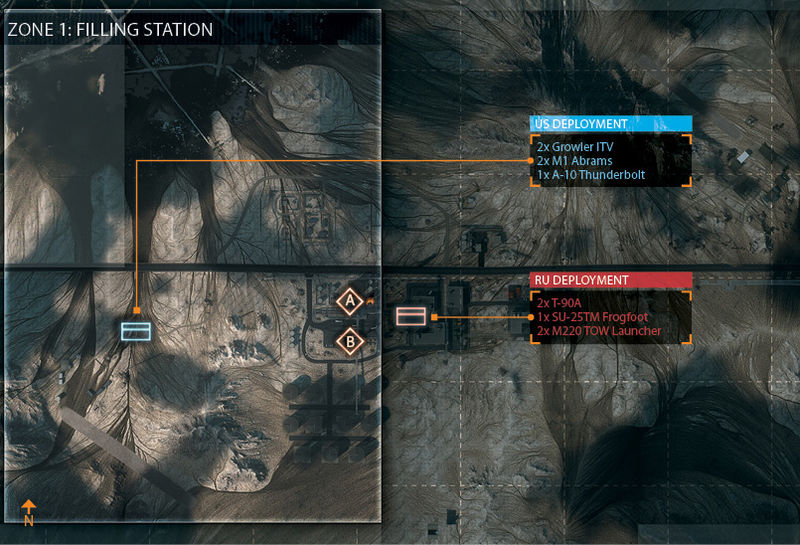Choose the red RU deployment spawn marker
The image size is (800, 545).
pos(411,317)
